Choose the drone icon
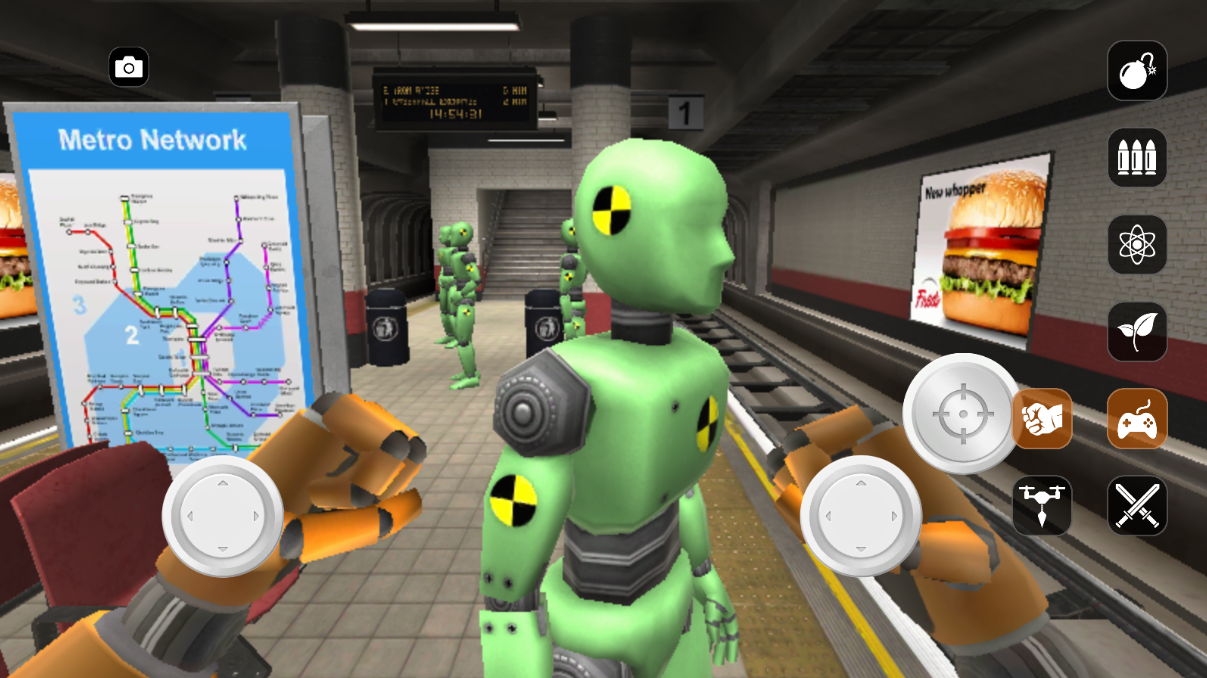1207x678 pixels. click(1042, 505)
